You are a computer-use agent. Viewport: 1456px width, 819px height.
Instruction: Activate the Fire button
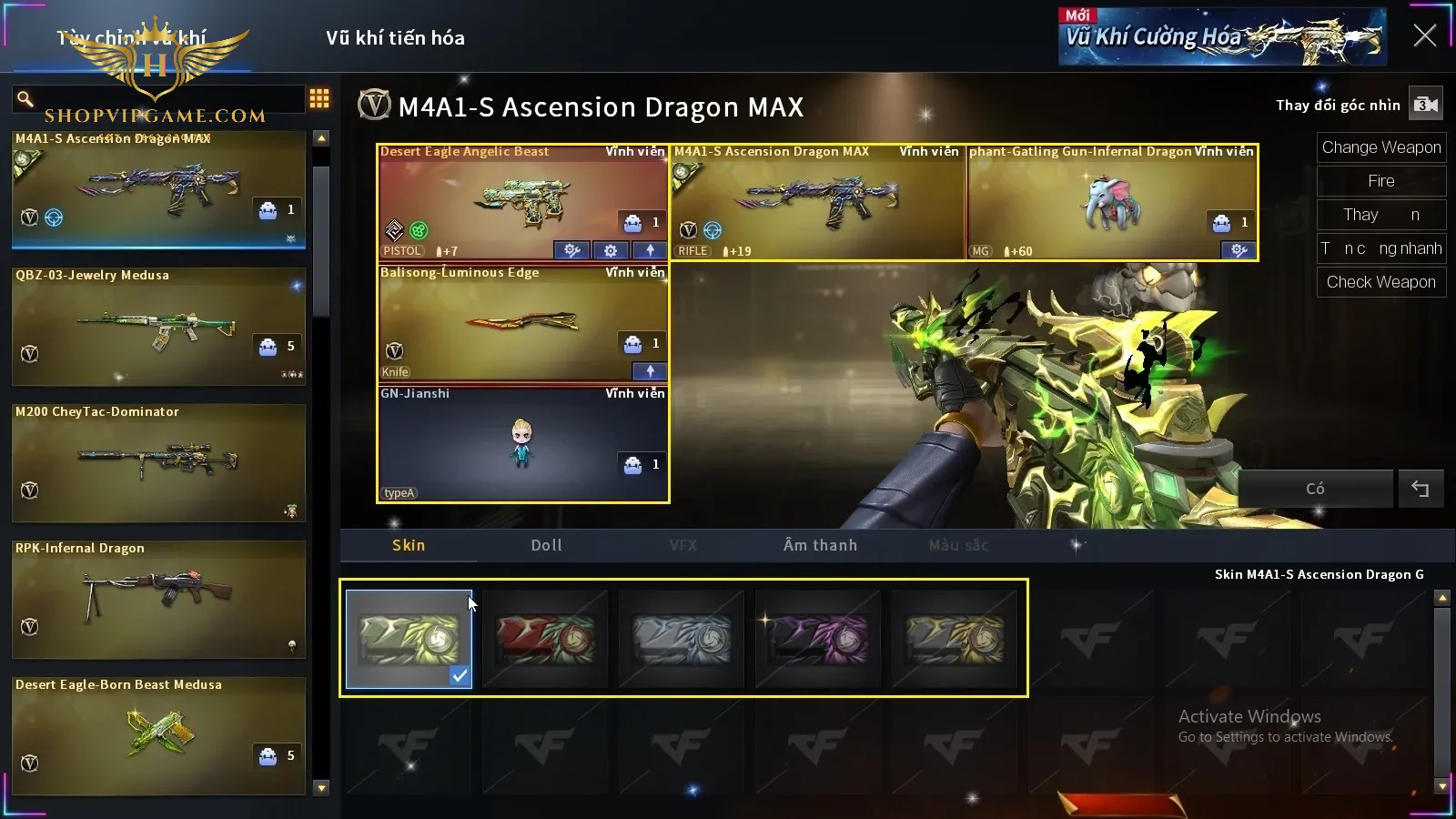(x=1380, y=181)
